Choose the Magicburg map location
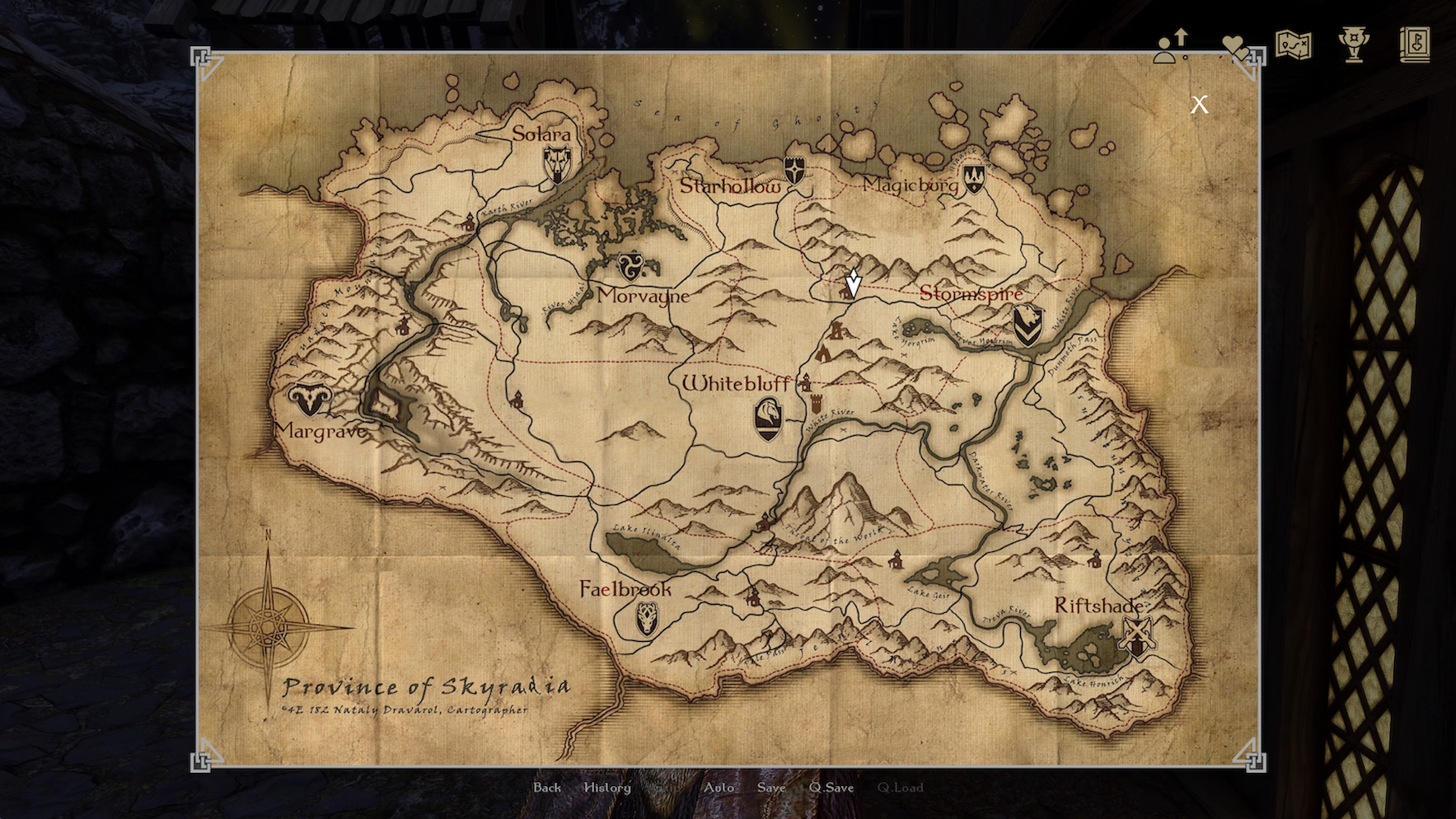This screenshot has width=1456, height=819. (x=910, y=185)
